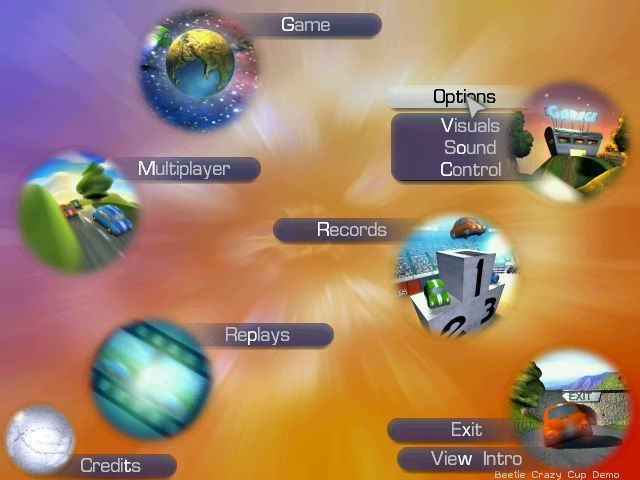Click the podium Records bubble
This screenshot has width=640, height=480.
click(x=455, y=275)
